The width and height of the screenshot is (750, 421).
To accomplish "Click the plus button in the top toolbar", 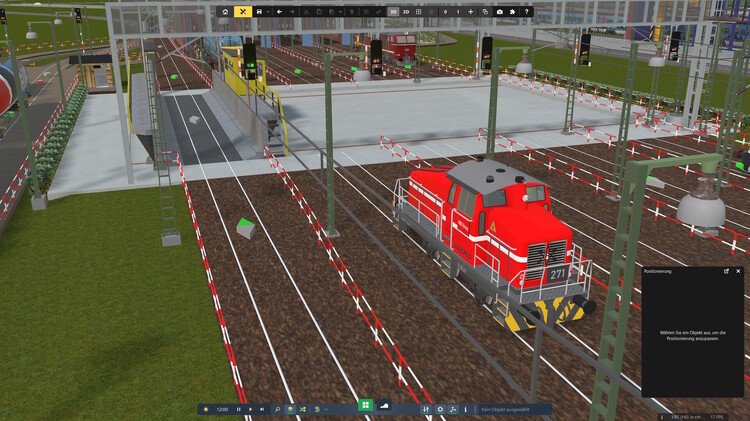I will click(x=471, y=11).
